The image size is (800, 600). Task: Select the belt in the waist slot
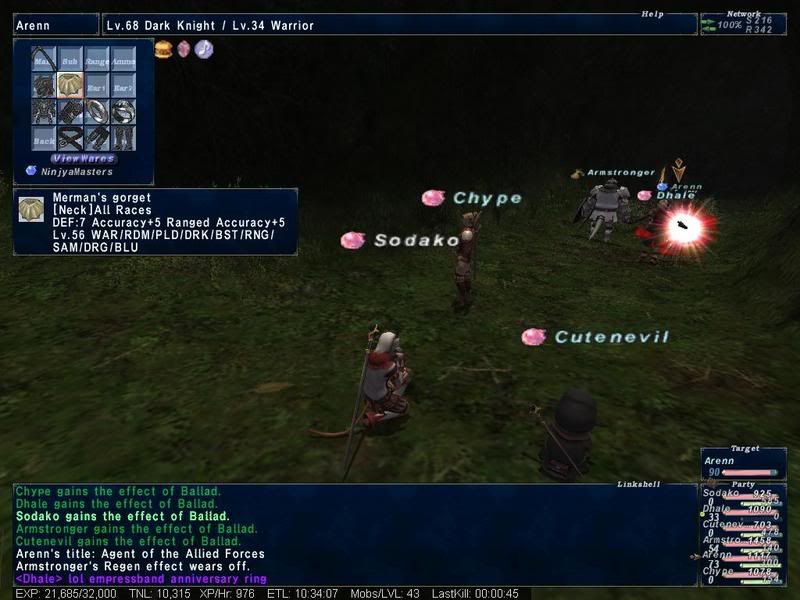[x=70, y=137]
